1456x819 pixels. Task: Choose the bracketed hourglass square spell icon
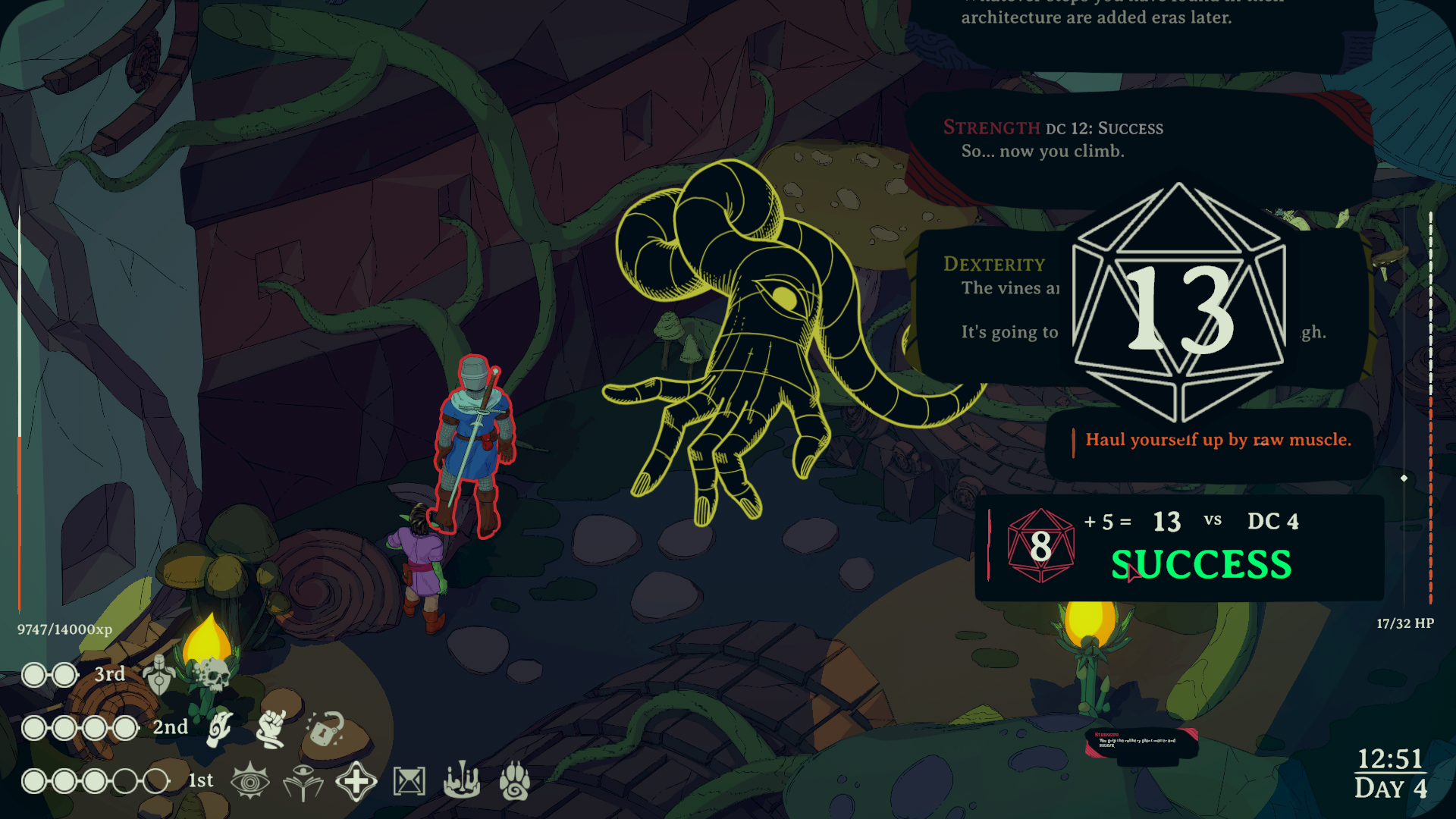point(409,782)
